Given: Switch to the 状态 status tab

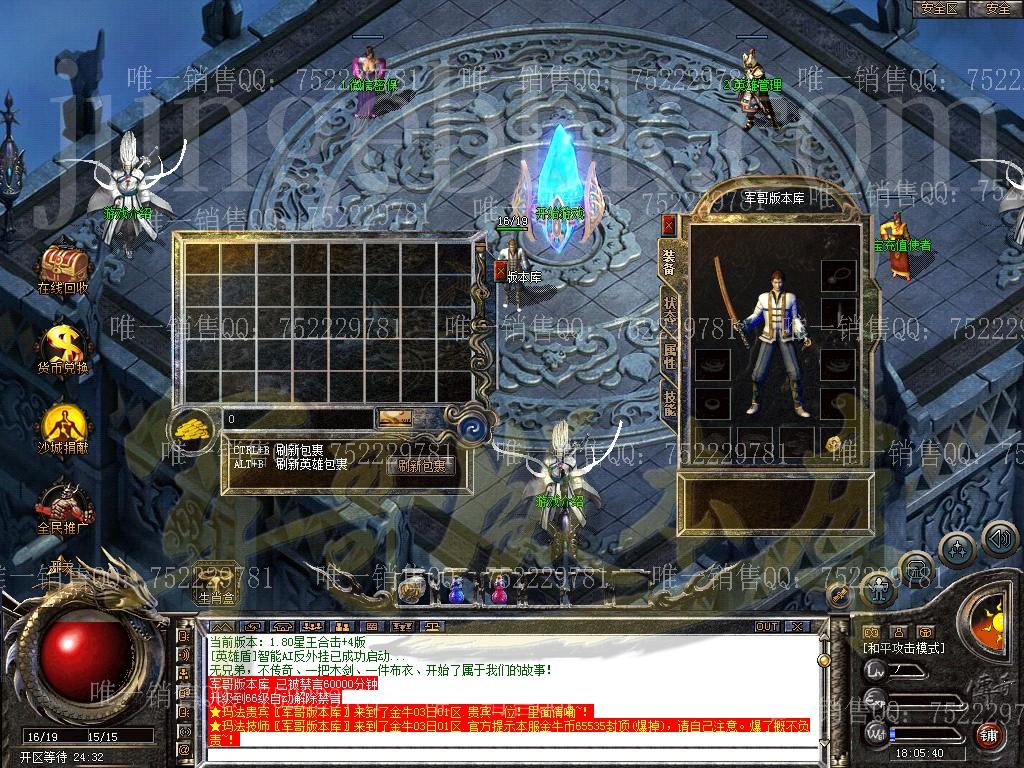Looking at the screenshot, I should [x=669, y=310].
